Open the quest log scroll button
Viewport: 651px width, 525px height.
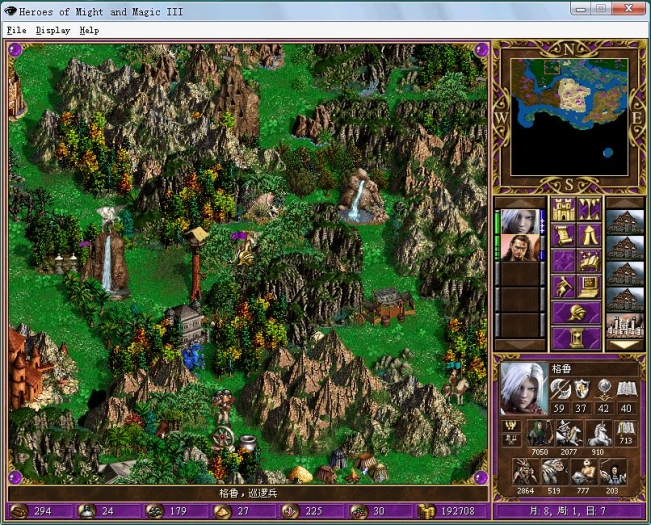coord(562,236)
